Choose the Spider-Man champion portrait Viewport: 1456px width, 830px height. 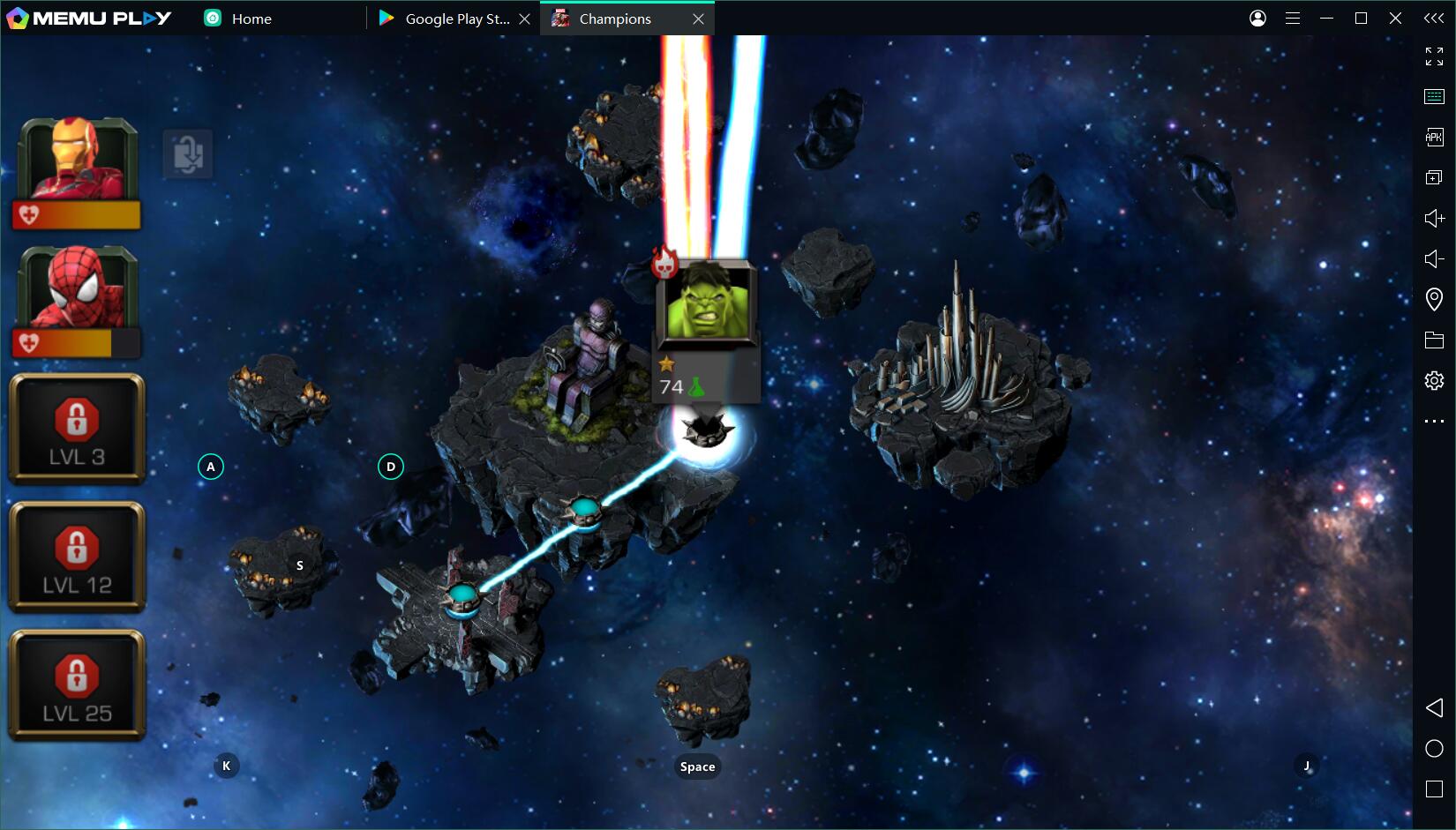[78, 288]
